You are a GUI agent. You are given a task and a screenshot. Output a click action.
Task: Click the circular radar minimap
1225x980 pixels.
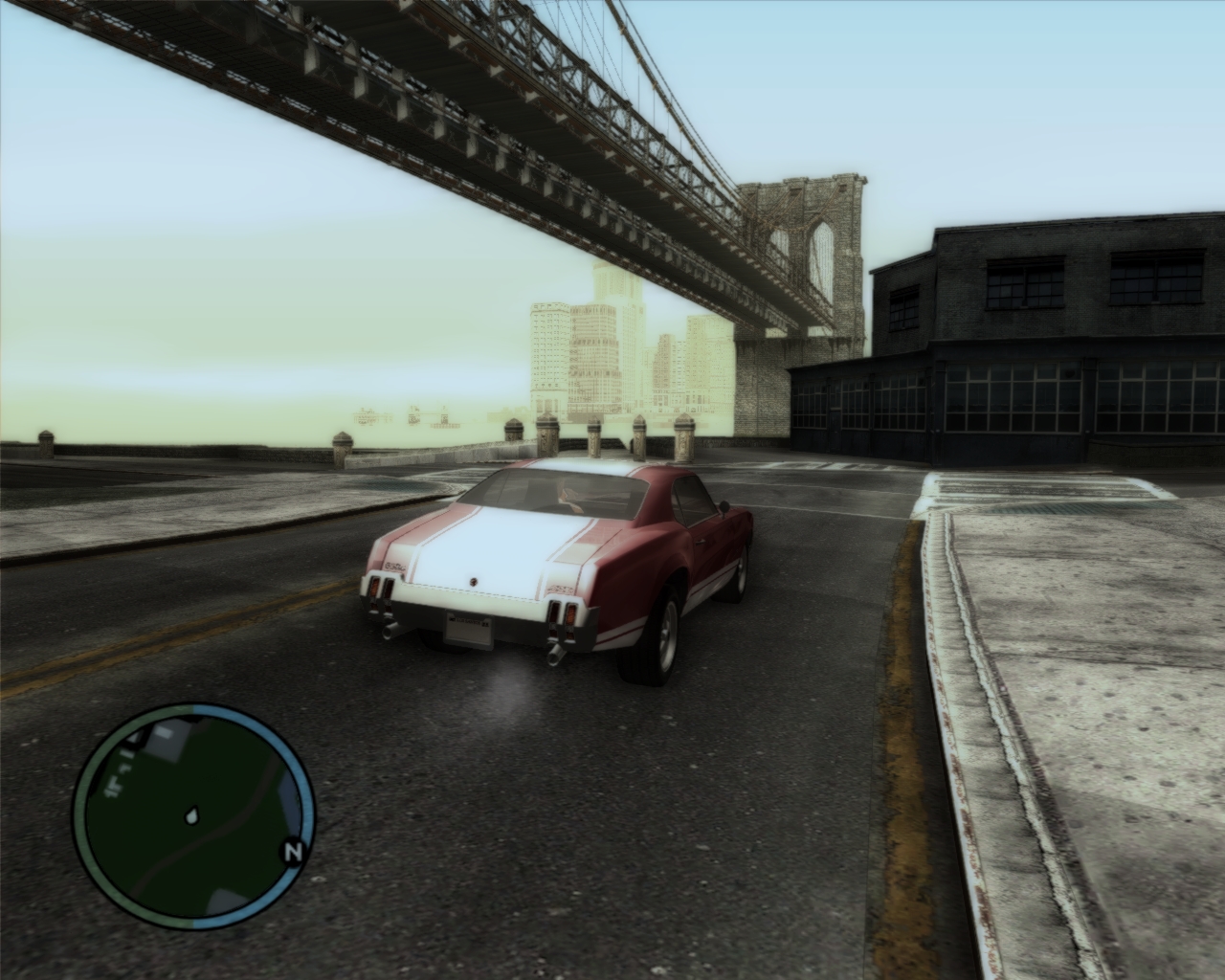pos(194,816)
